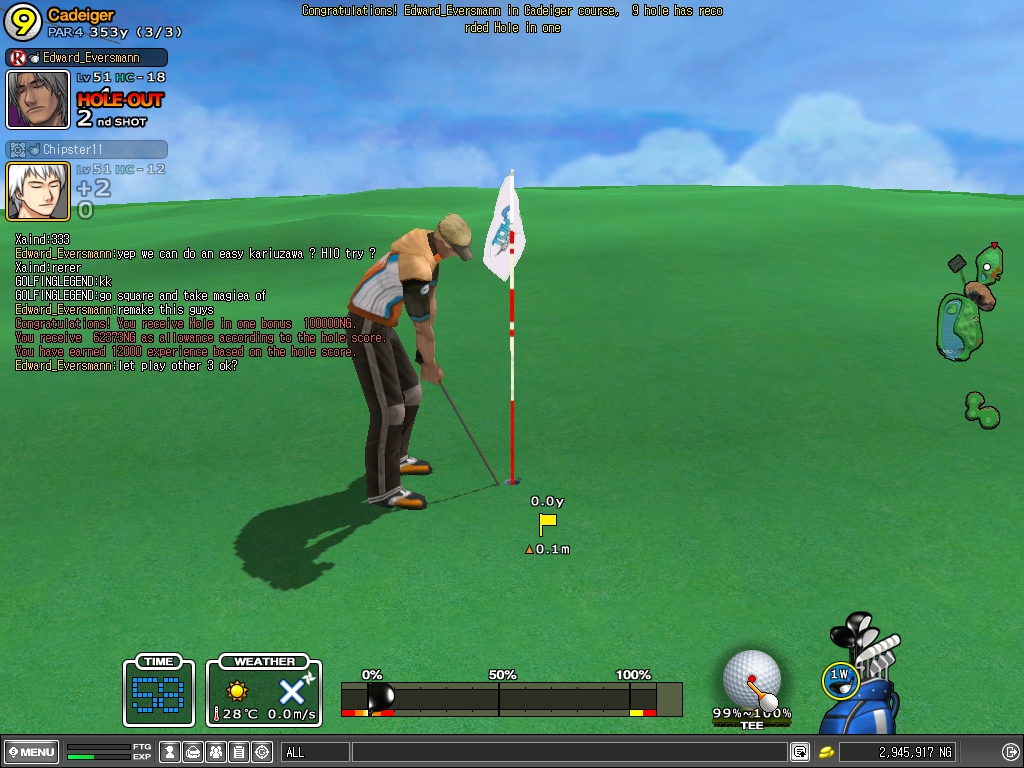Open the MENU button
The height and width of the screenshot is (768, 1024).
pos(32,752)
